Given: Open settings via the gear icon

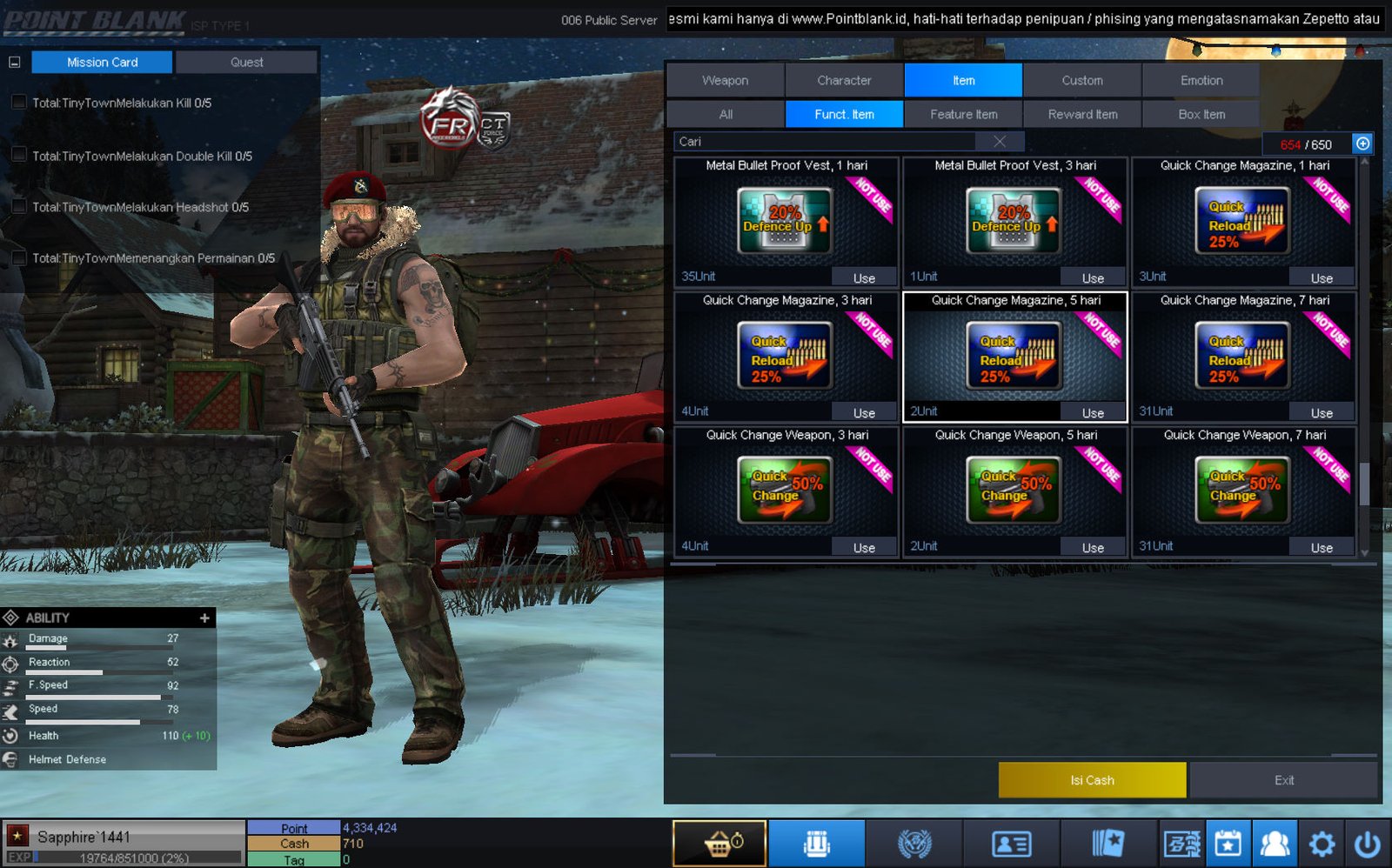Looking at the screenshot, I should (x=1322, y=844).
